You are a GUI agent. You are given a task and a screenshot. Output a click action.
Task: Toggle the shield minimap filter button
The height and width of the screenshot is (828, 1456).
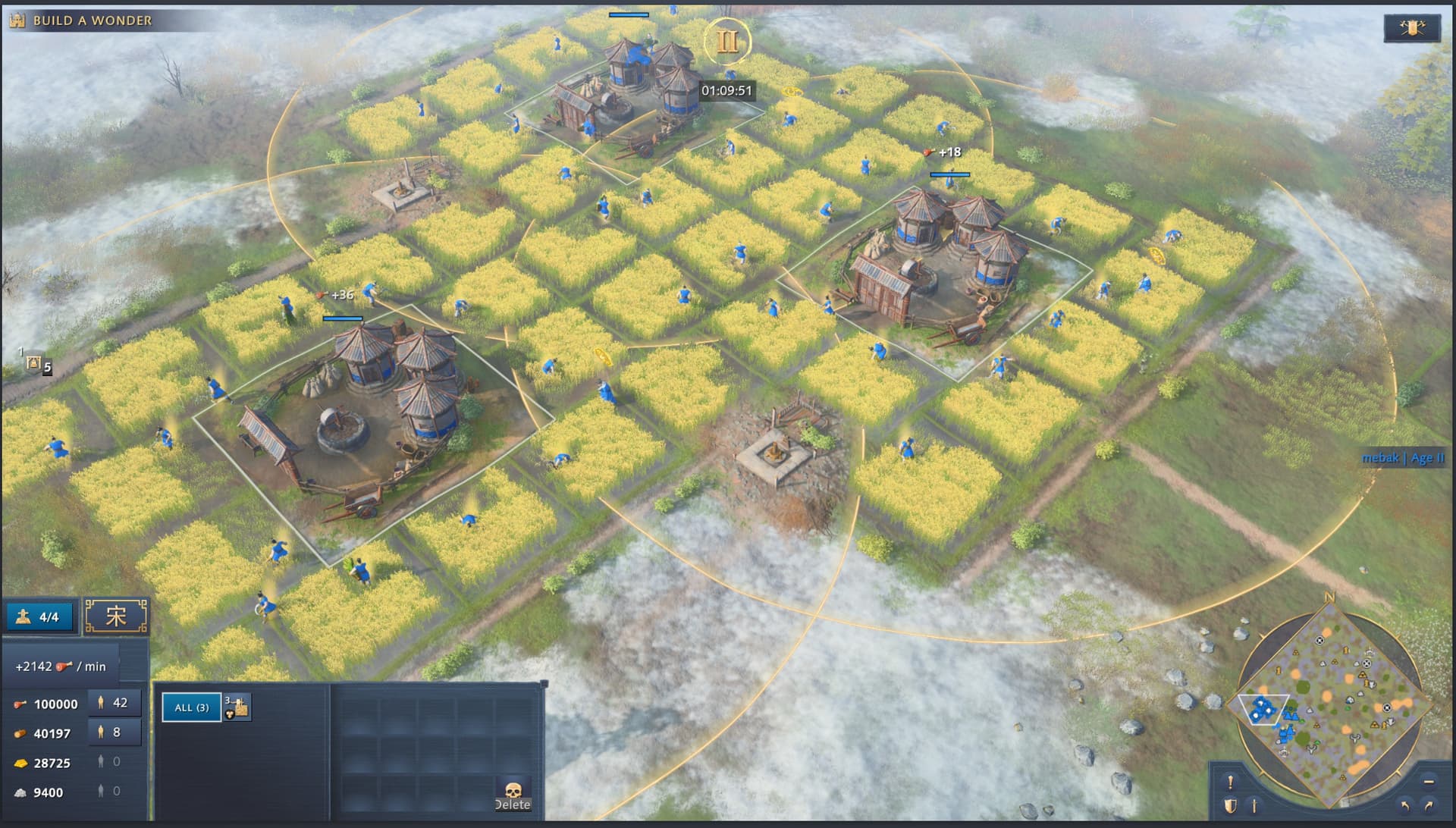click(1230, 806)
